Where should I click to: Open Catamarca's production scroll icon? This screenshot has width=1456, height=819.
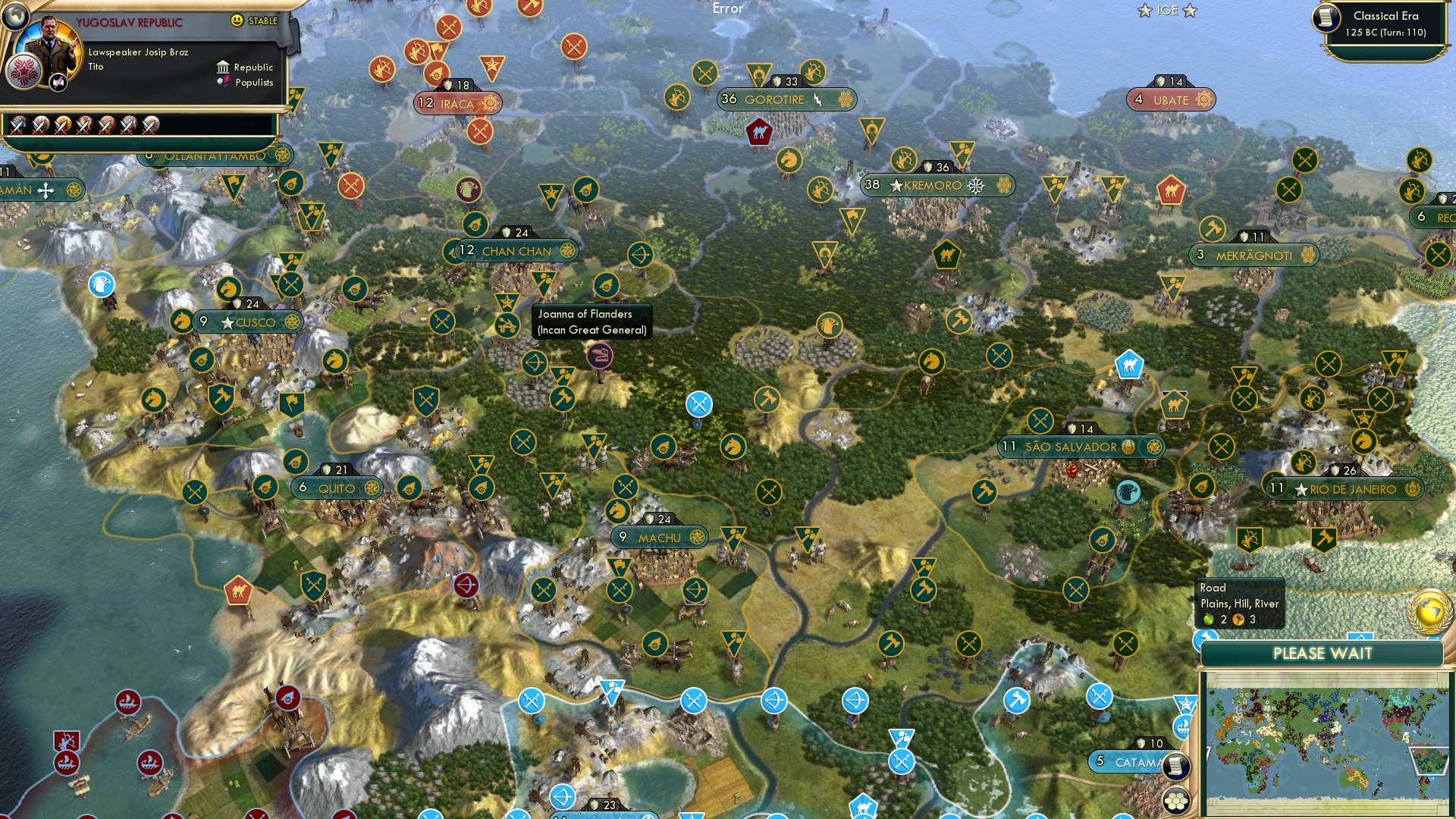(1175, 765)
